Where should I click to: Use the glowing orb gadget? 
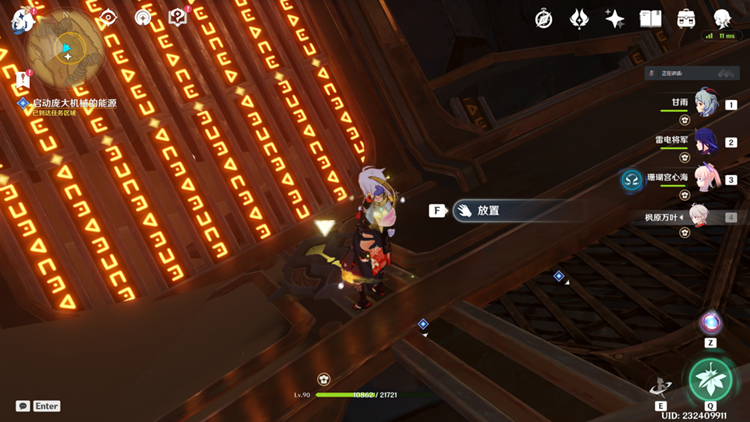point(711,322)
